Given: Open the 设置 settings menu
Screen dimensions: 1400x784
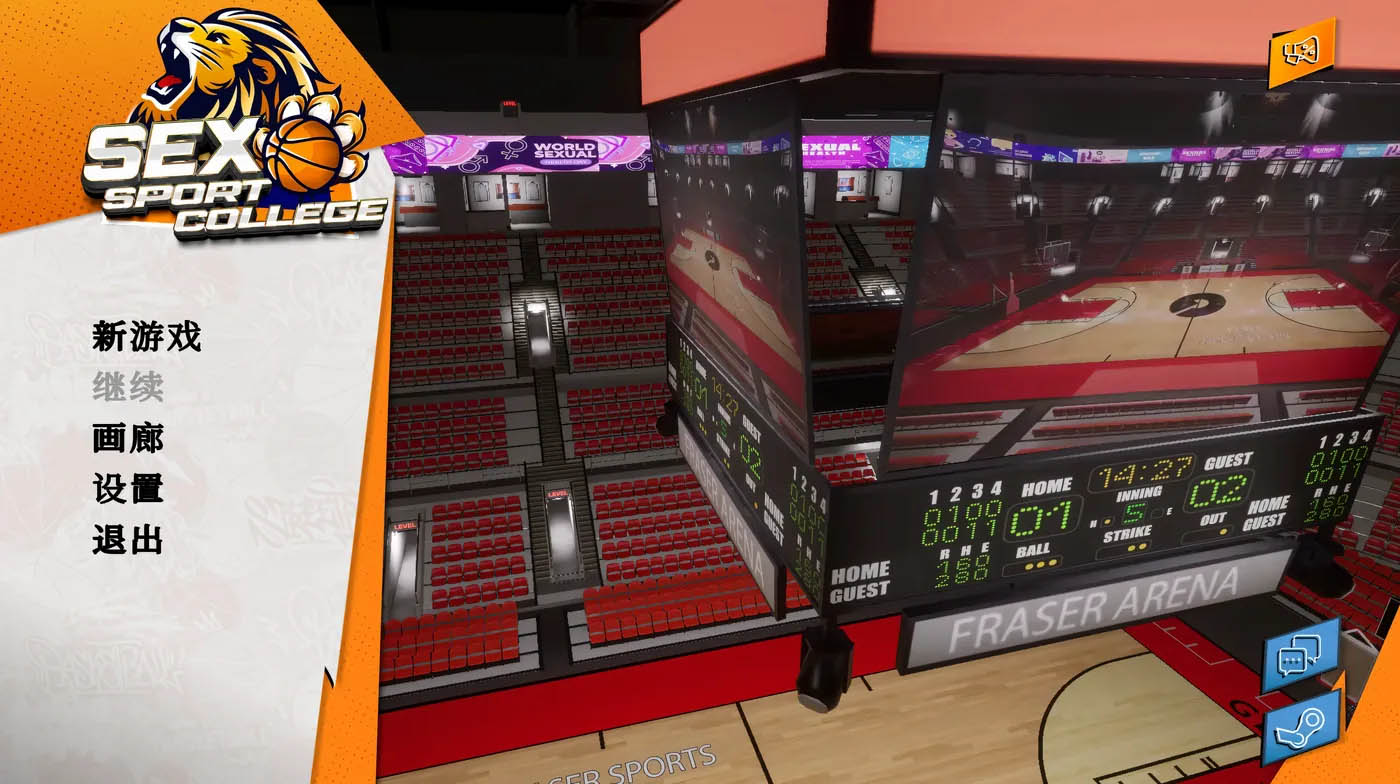Looking at the screenshot, I should pyautogui.click(x=127, y=489).
